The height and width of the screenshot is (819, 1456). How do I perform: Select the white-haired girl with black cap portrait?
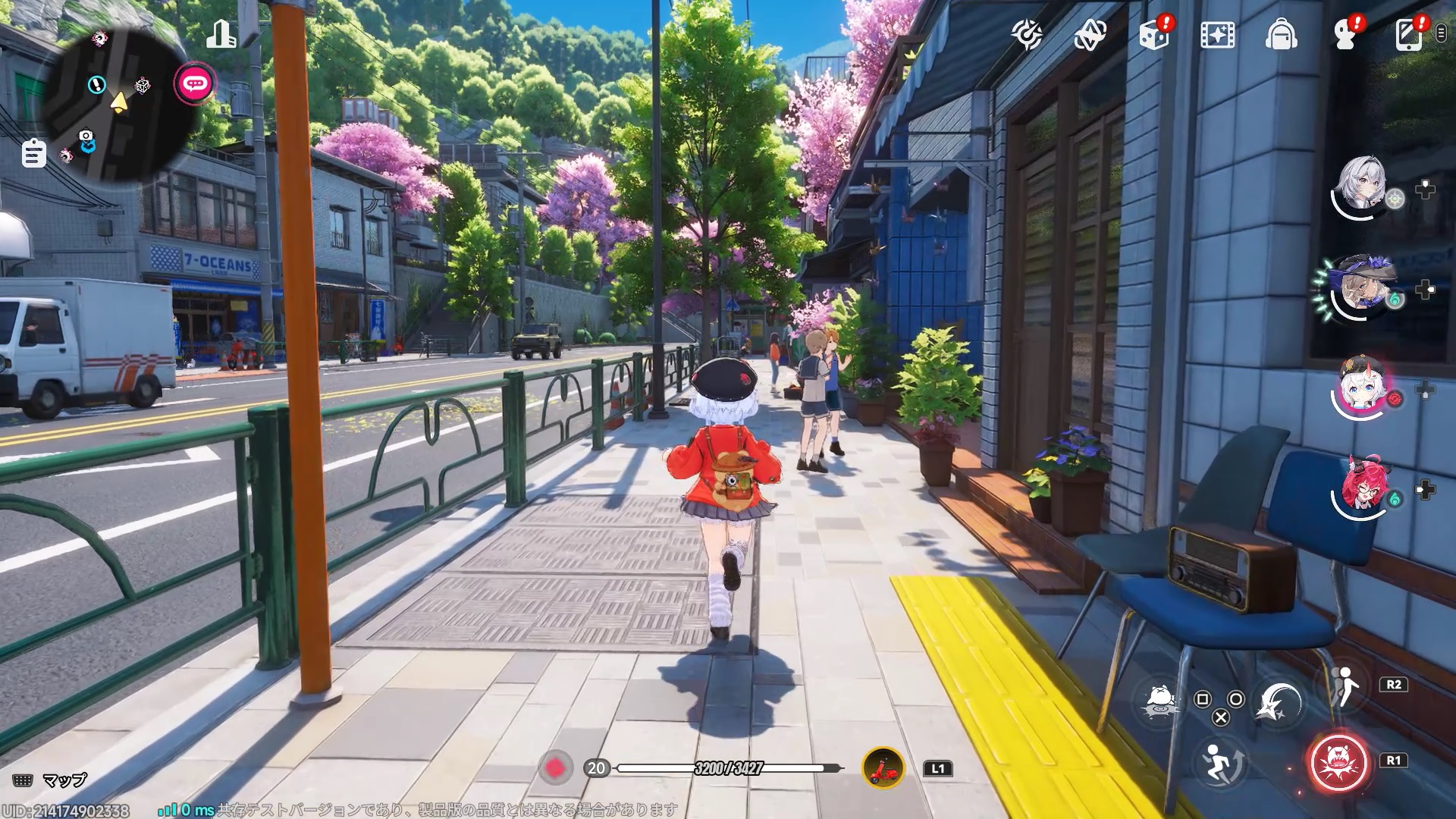point(1363,387)
